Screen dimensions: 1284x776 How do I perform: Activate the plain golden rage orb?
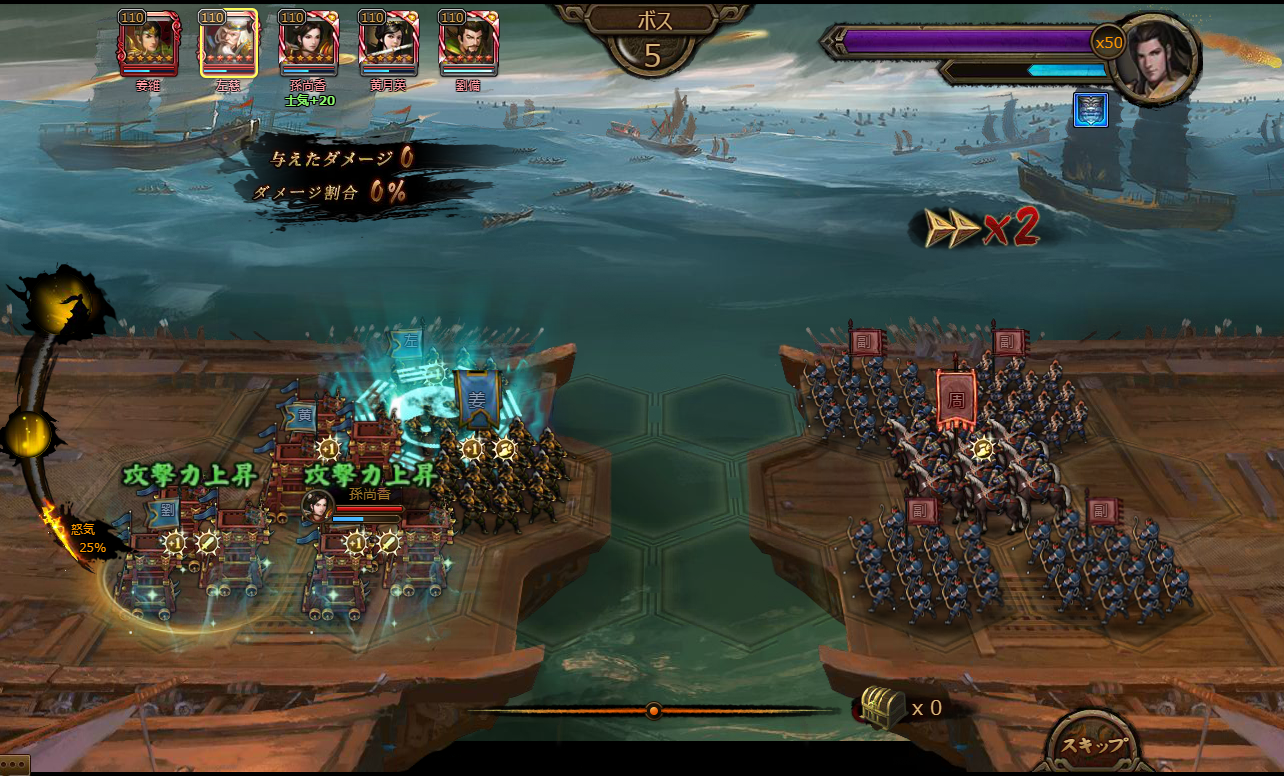click(x=28, y=435)
